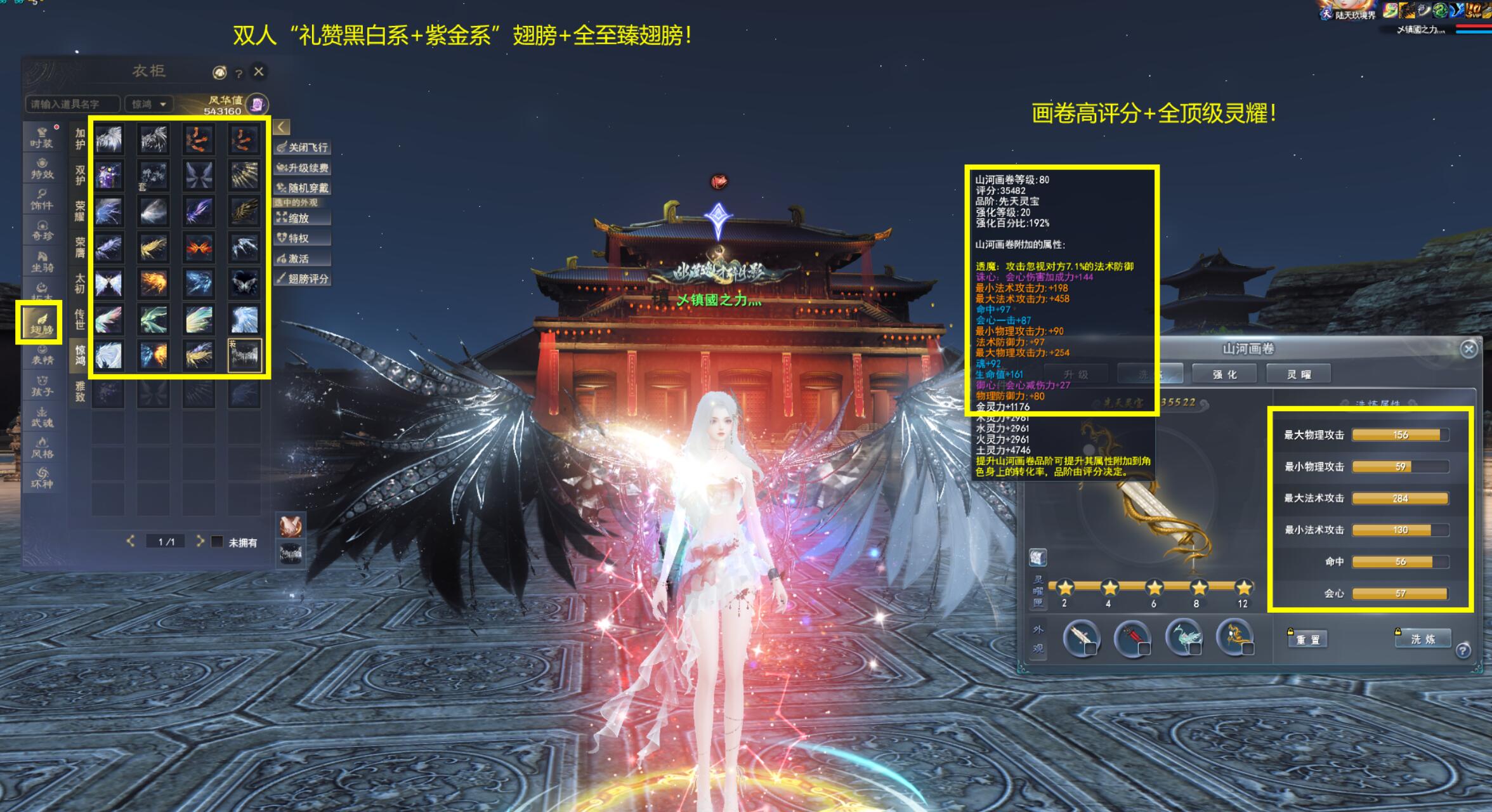The width and height of the screenshot is (1492, 812).
Task: Click the item name search field
Action: (72, 104)
